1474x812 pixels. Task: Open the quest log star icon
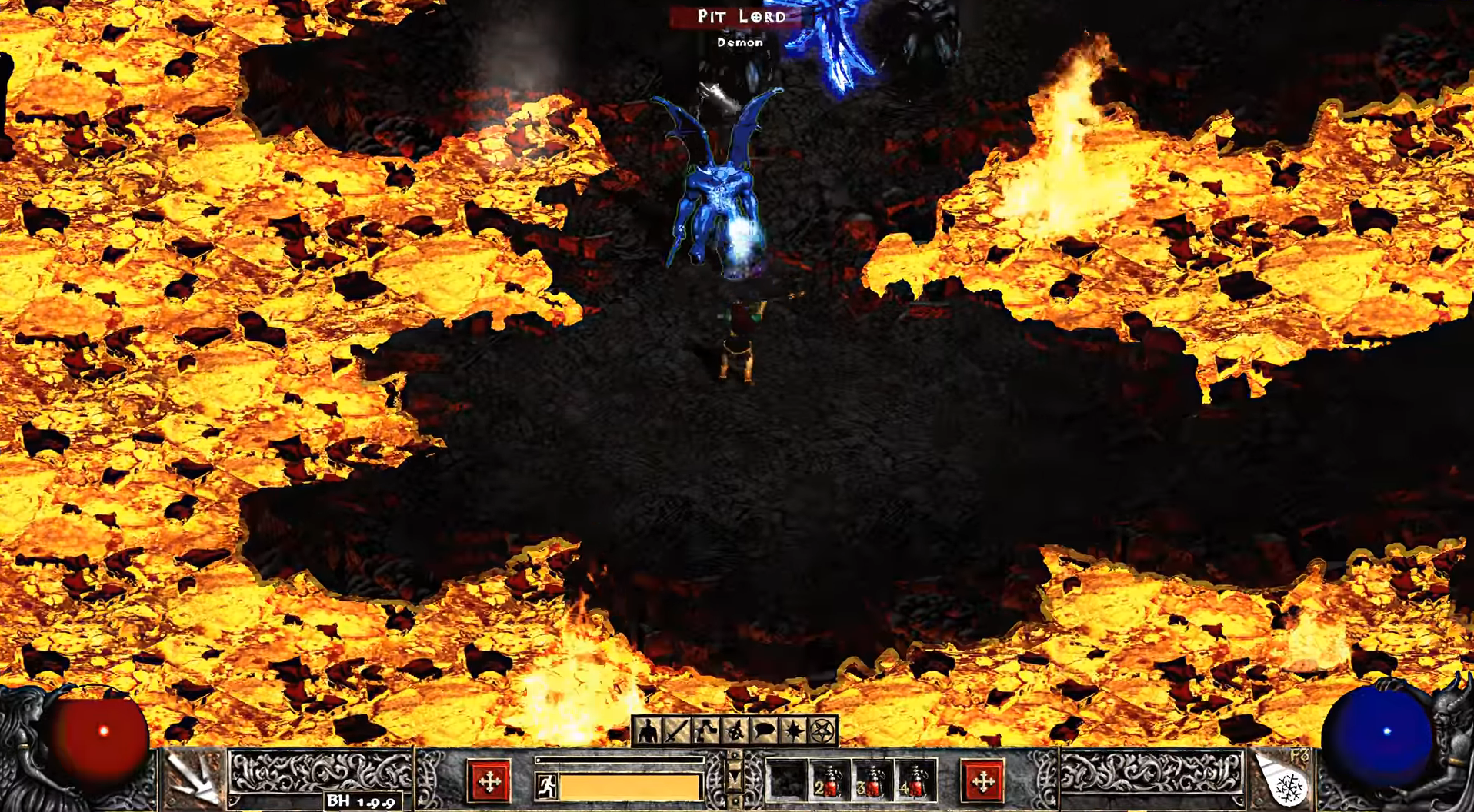point(793,731)
